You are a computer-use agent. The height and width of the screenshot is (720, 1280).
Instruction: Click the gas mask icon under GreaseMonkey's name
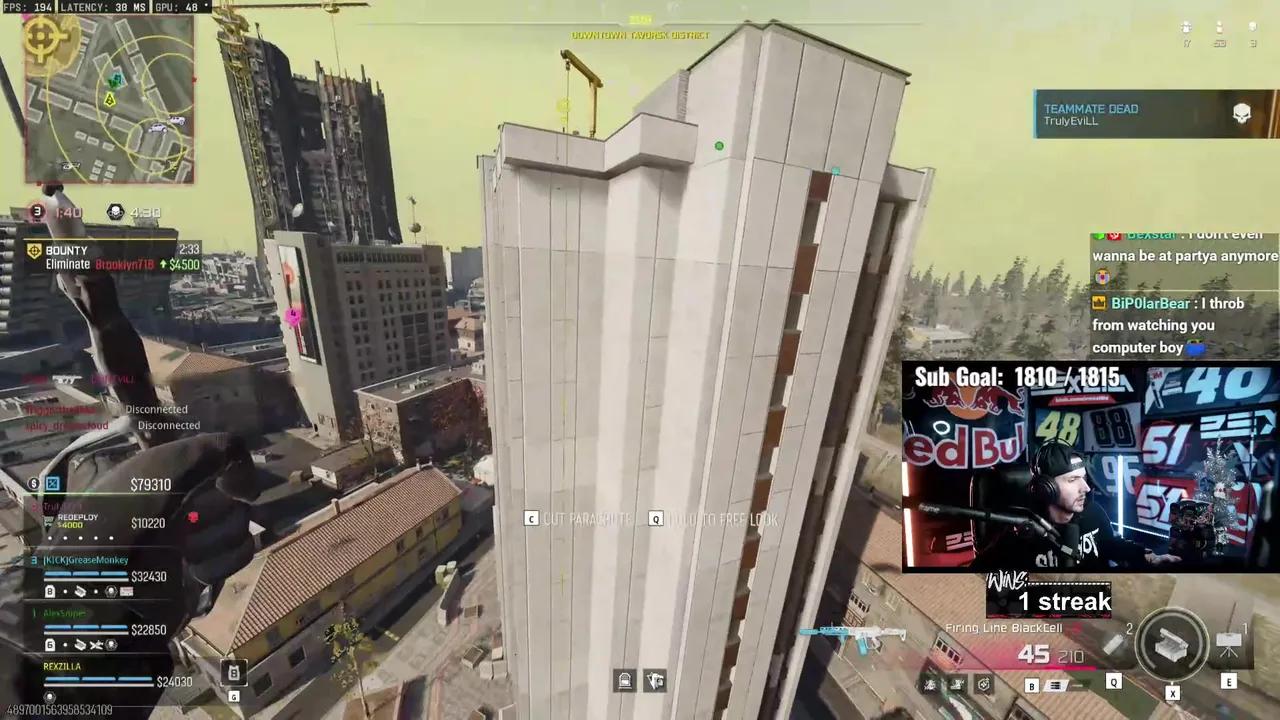point(109,592)
